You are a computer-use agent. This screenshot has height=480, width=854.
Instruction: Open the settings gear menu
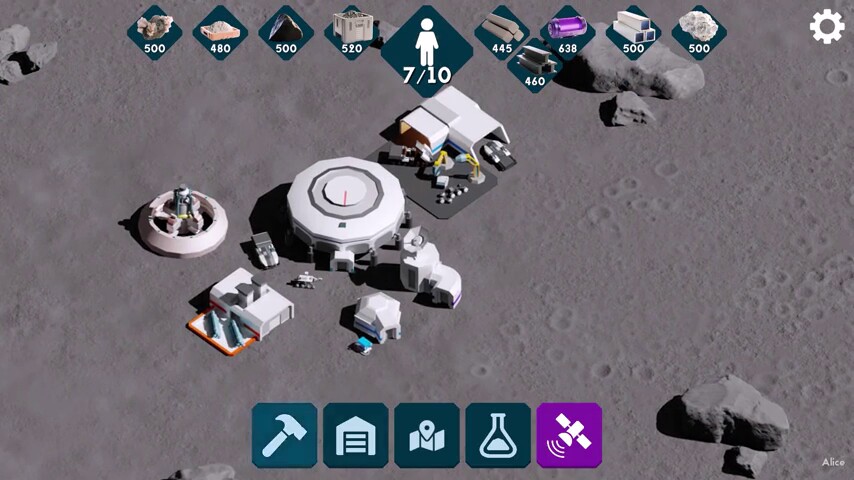(827, 26)
